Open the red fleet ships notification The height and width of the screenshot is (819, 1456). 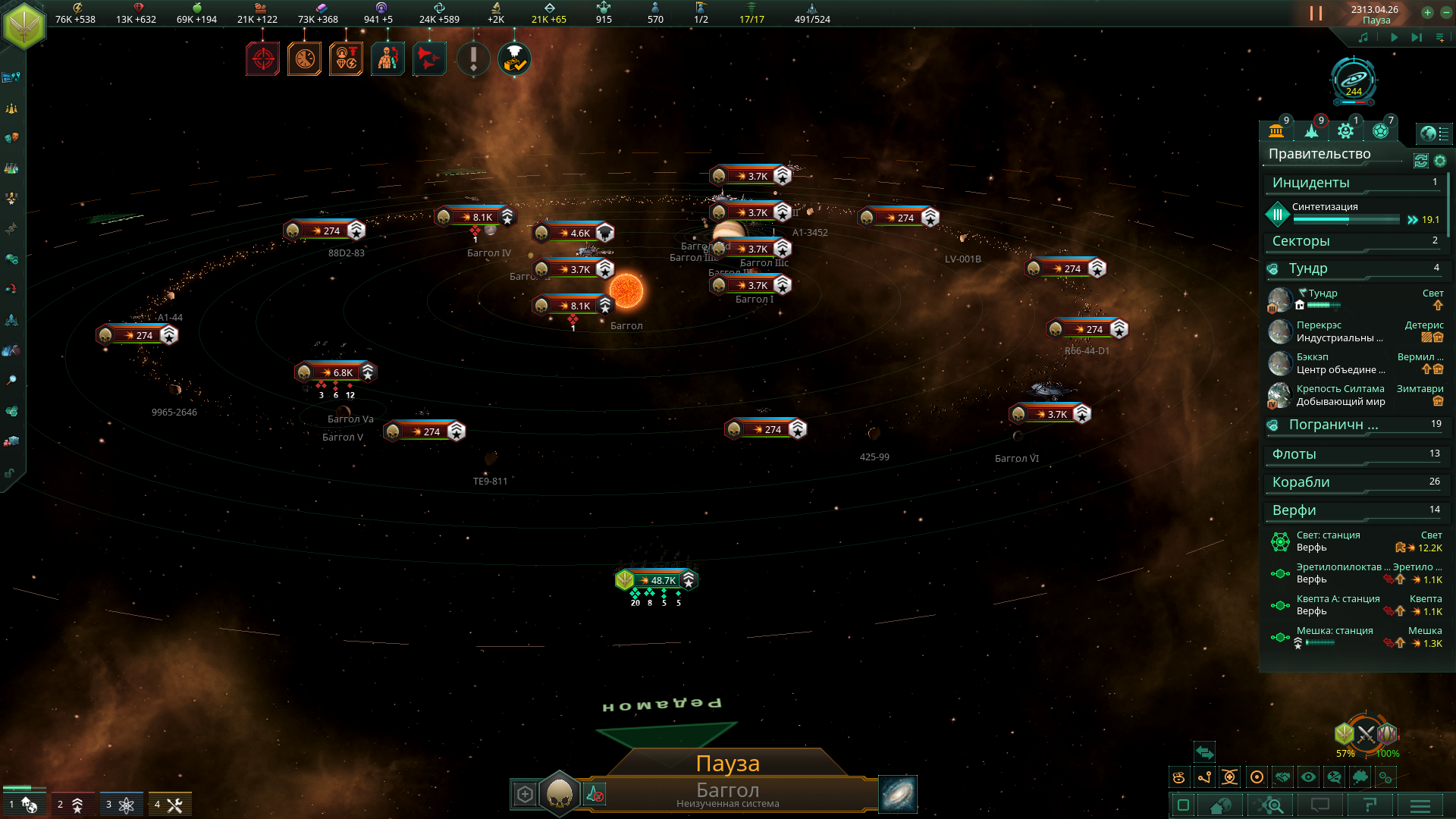pyautogui.click(x=429, y=59)
